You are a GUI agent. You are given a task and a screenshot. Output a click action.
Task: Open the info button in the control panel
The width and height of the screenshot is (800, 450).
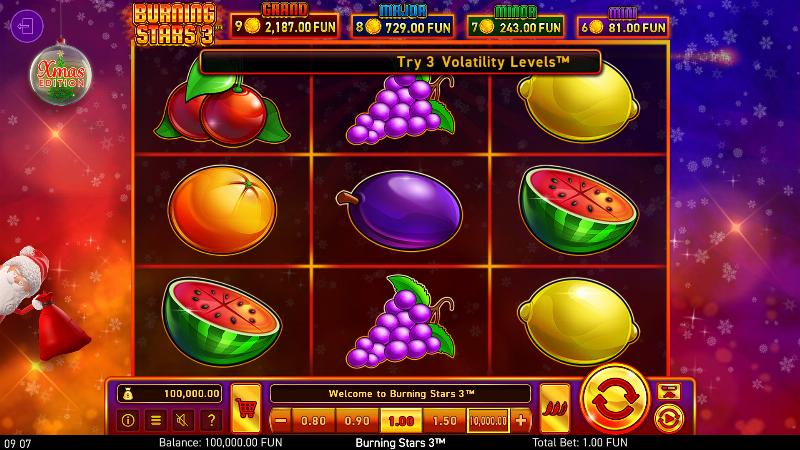pos(129,419)
